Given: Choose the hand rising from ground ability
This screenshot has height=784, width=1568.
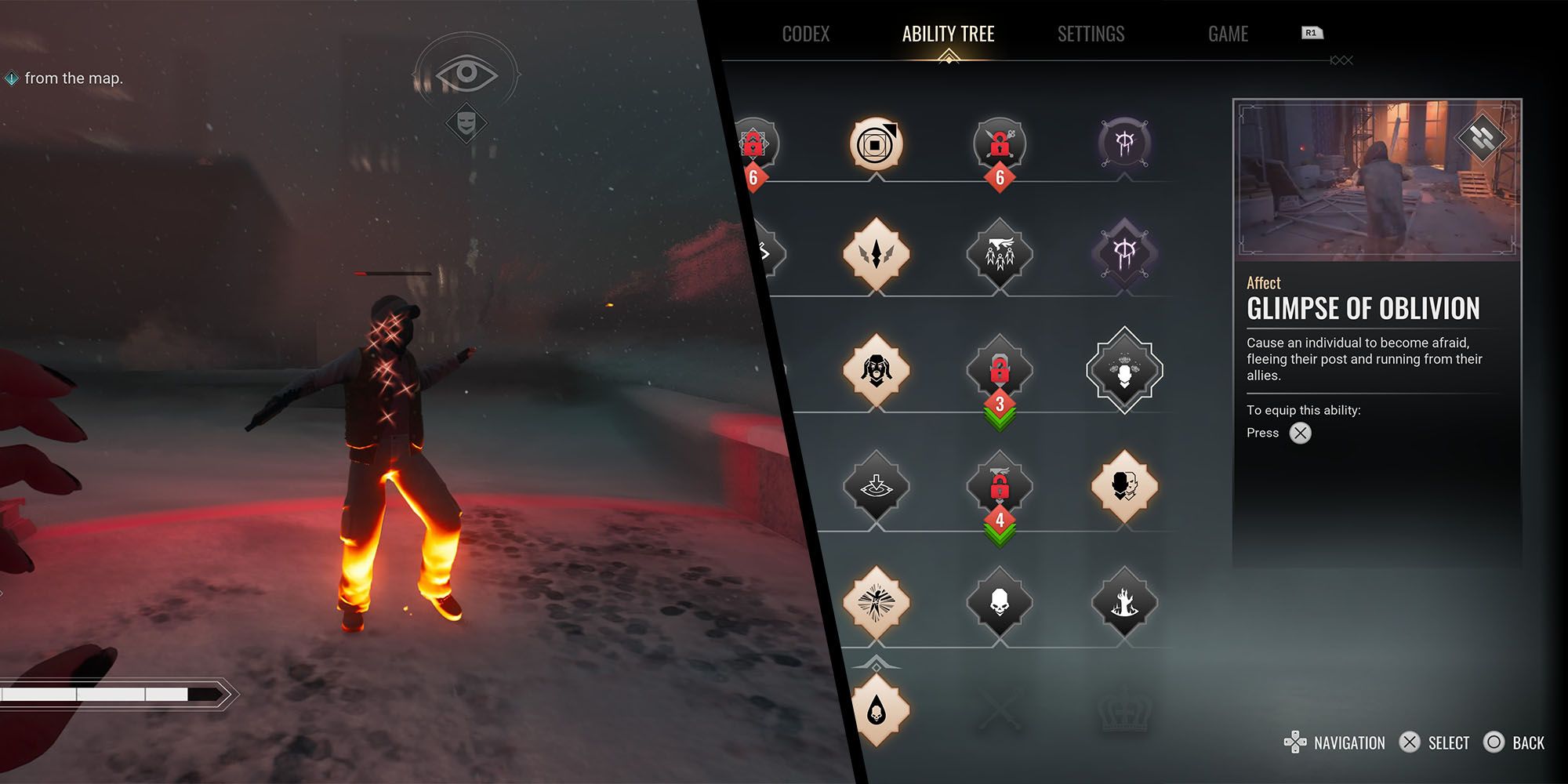Looking at the screenshot, I should click(x=1124, y=602).
